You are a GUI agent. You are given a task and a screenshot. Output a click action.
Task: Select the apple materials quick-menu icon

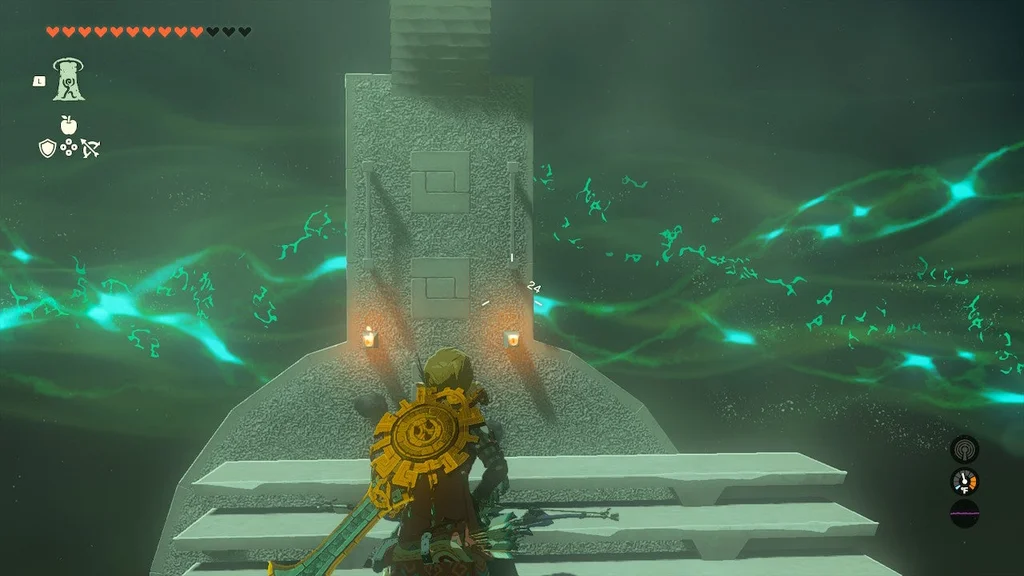click(x=68, y=126)
